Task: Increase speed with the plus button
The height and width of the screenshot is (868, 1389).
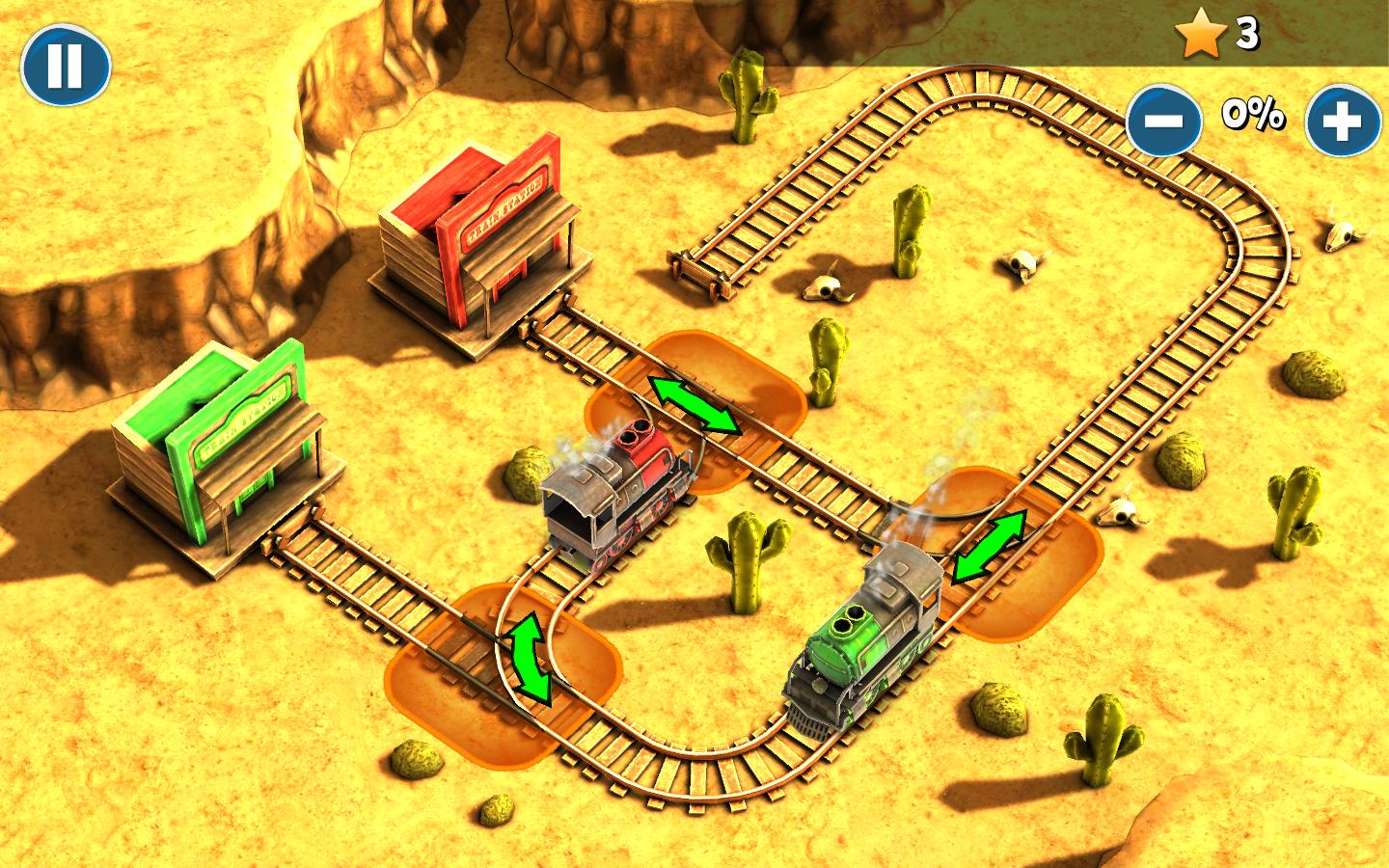Action: [x=1342, y=122]
